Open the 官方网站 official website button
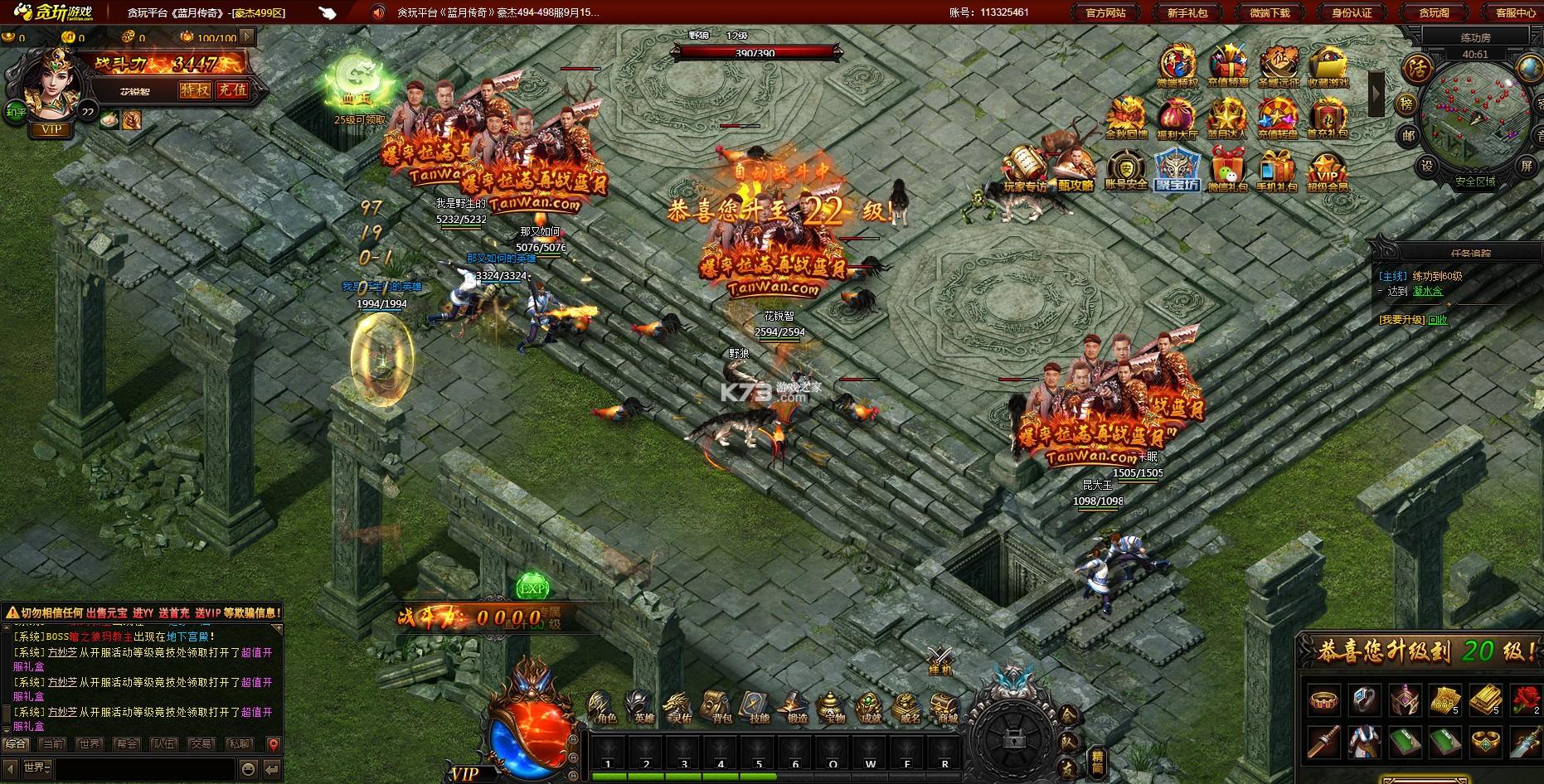Viewport: 1544px width, 784px height. pos(1105,12)
